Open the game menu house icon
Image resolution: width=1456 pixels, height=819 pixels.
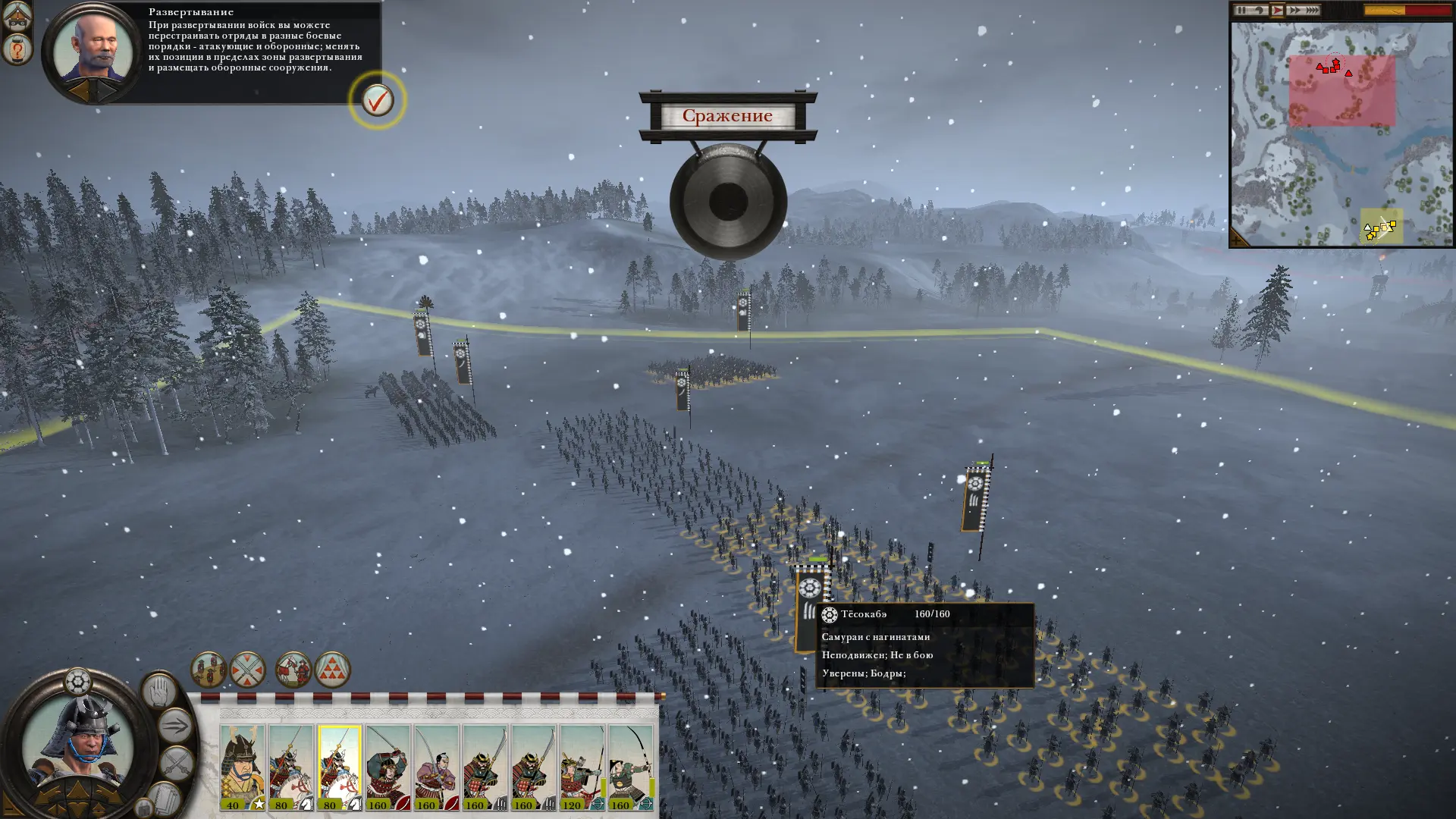pyautogui.click(x=17, y=14)
